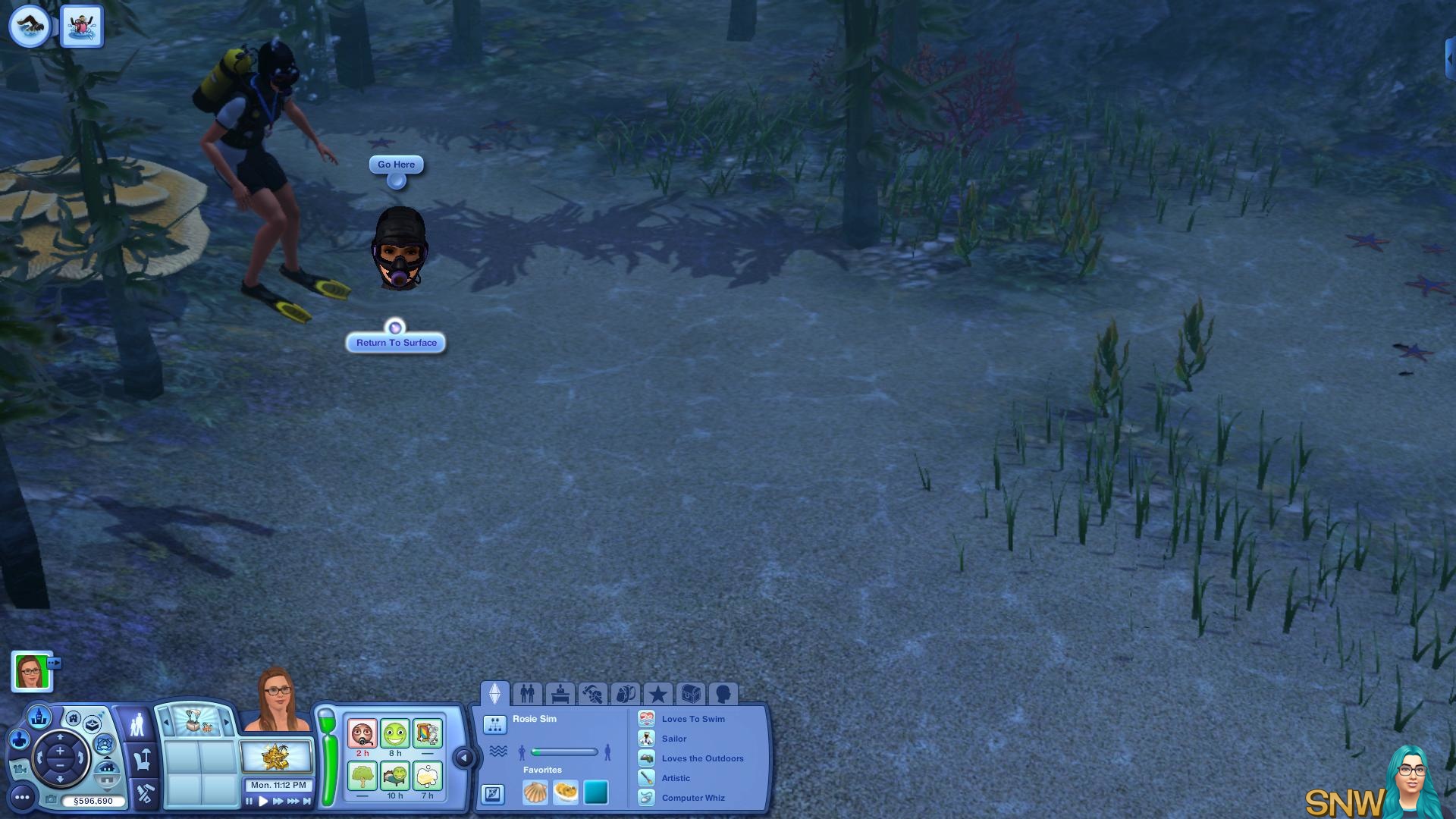This screenshot has width=1456, height=819.
Task: Show the Inventory backpack tab
Action: click(625, 694)
